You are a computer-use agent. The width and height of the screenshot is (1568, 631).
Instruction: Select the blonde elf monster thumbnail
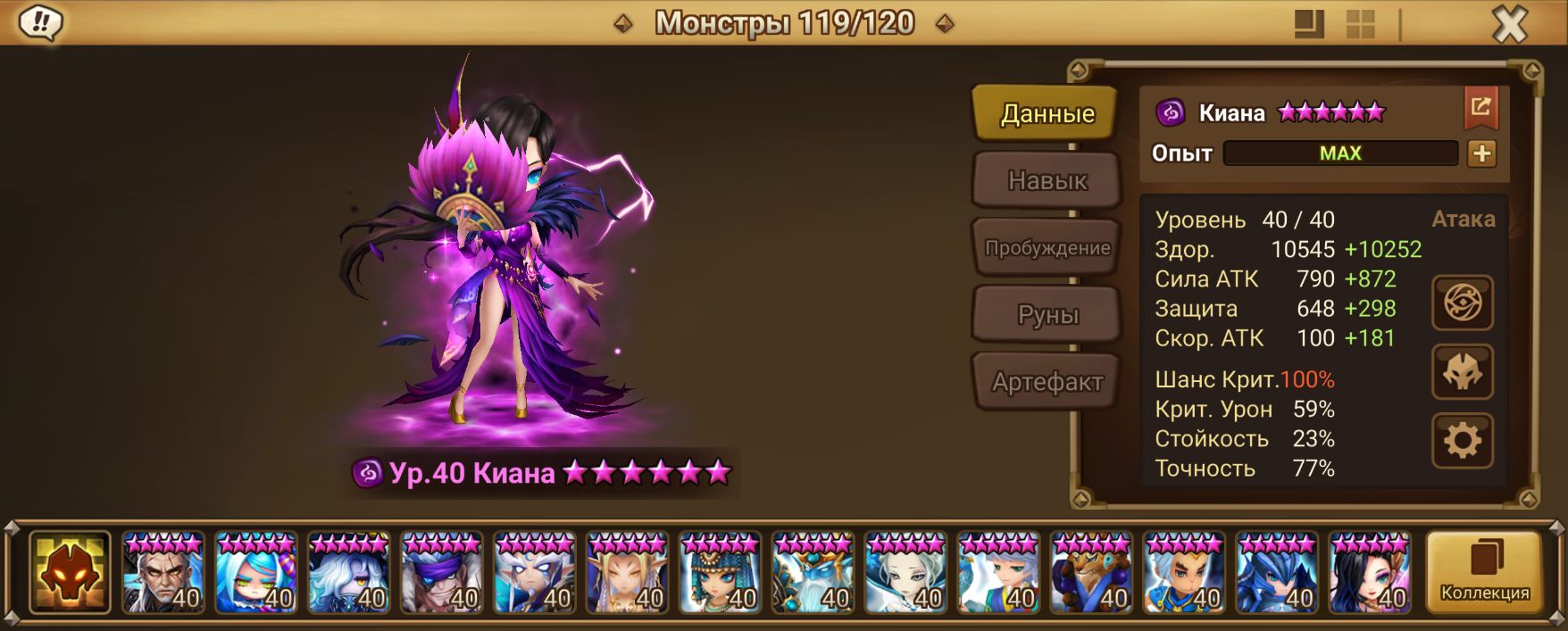click(x=628, y=573)
